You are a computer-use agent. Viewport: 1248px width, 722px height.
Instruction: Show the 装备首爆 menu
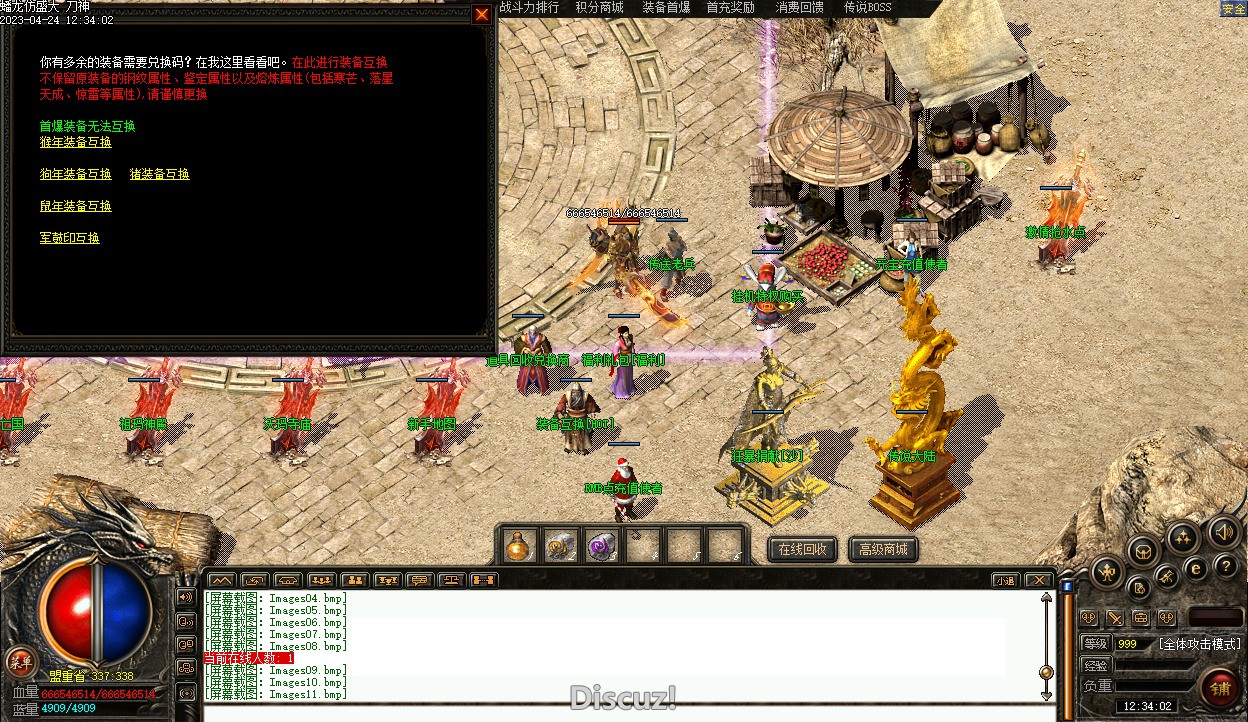click(x=666, y=7)
